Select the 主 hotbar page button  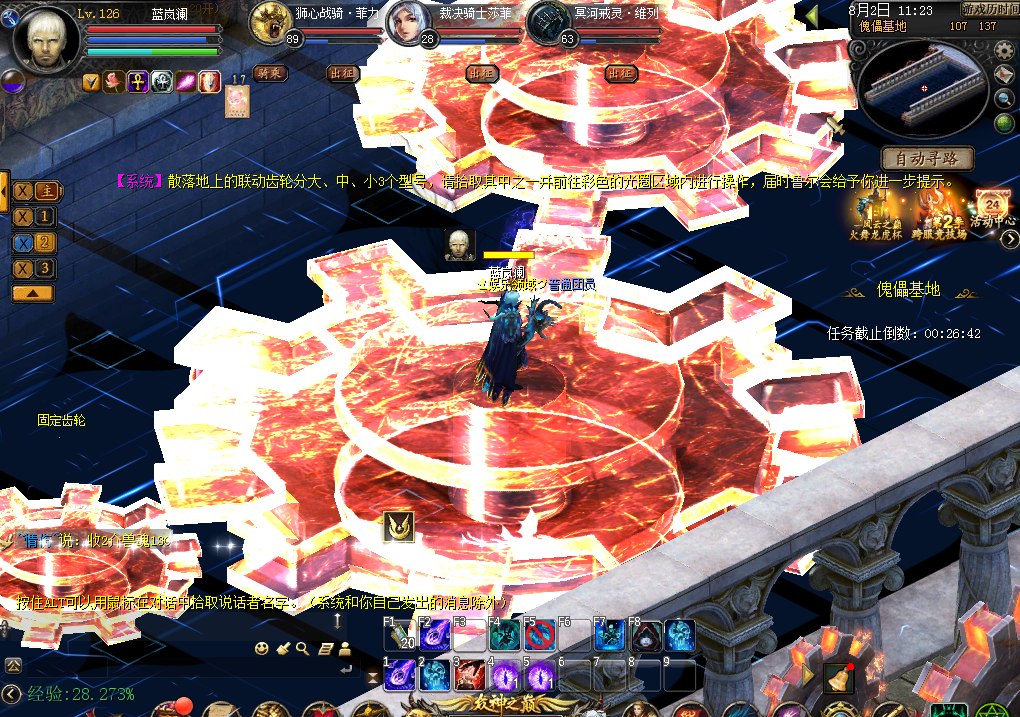tap(46, 191)
